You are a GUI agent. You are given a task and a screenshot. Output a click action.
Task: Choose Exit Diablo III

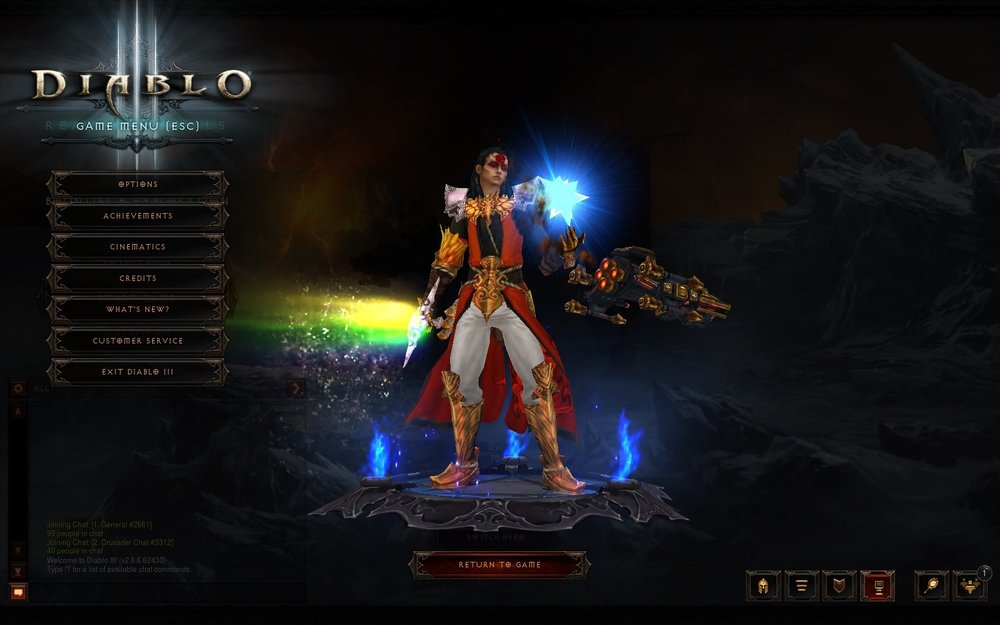138,372
